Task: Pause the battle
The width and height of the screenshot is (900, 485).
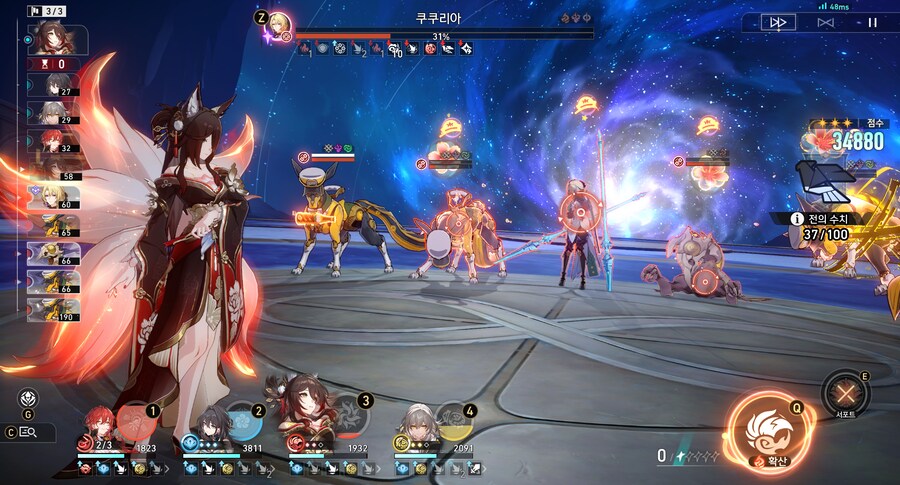Action: coord(872,22)
